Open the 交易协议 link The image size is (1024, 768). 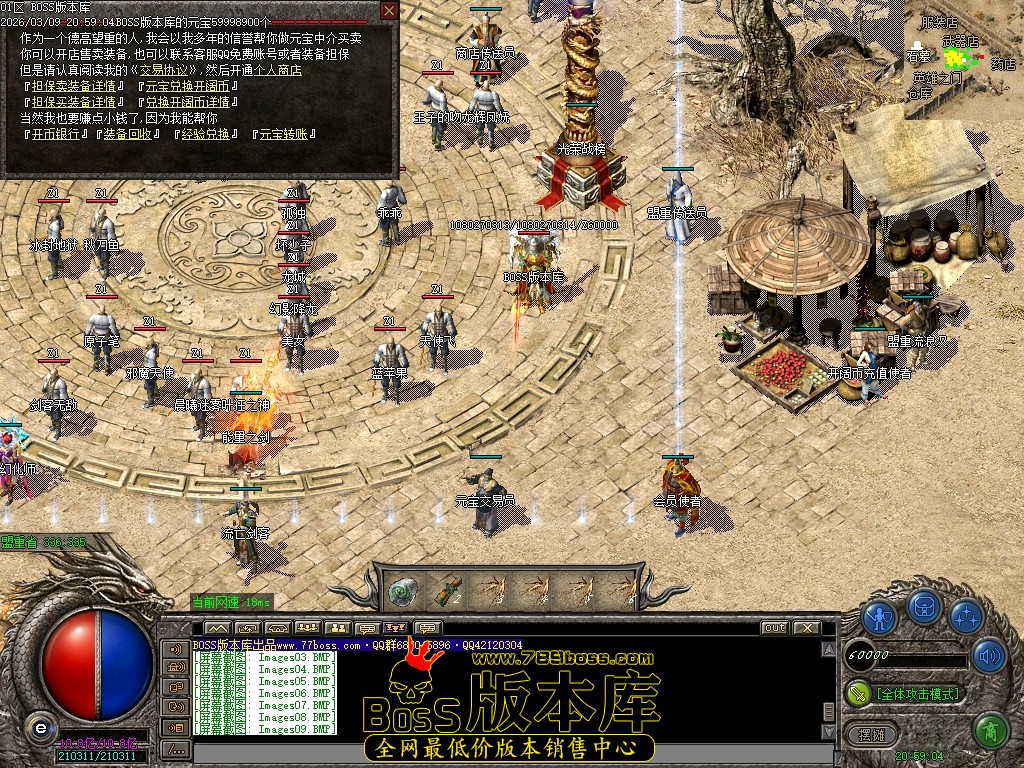pyautogui.click(x=160, y=70)
